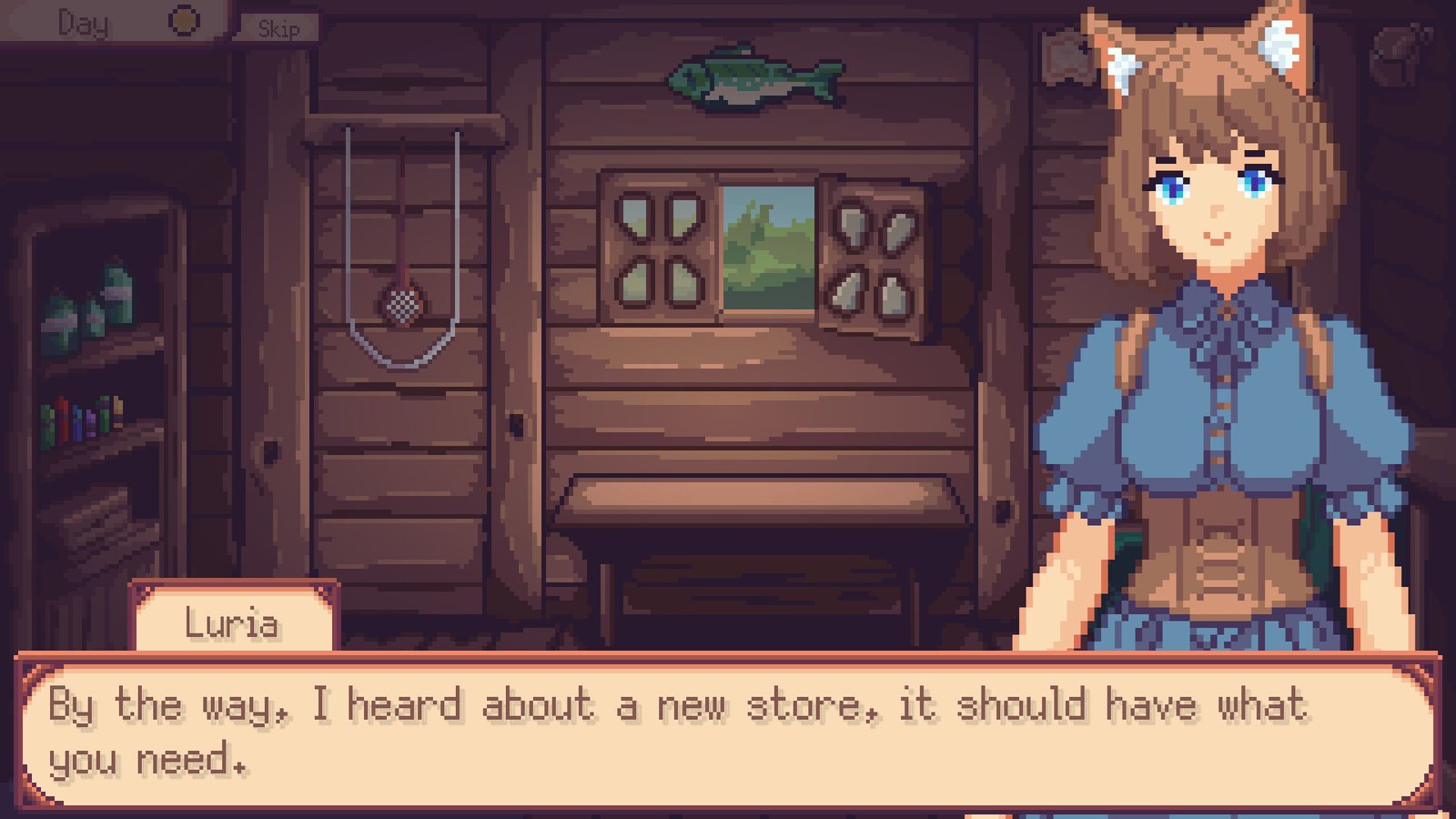Toggle the Day phase indicator panel

tap(109, 20)
